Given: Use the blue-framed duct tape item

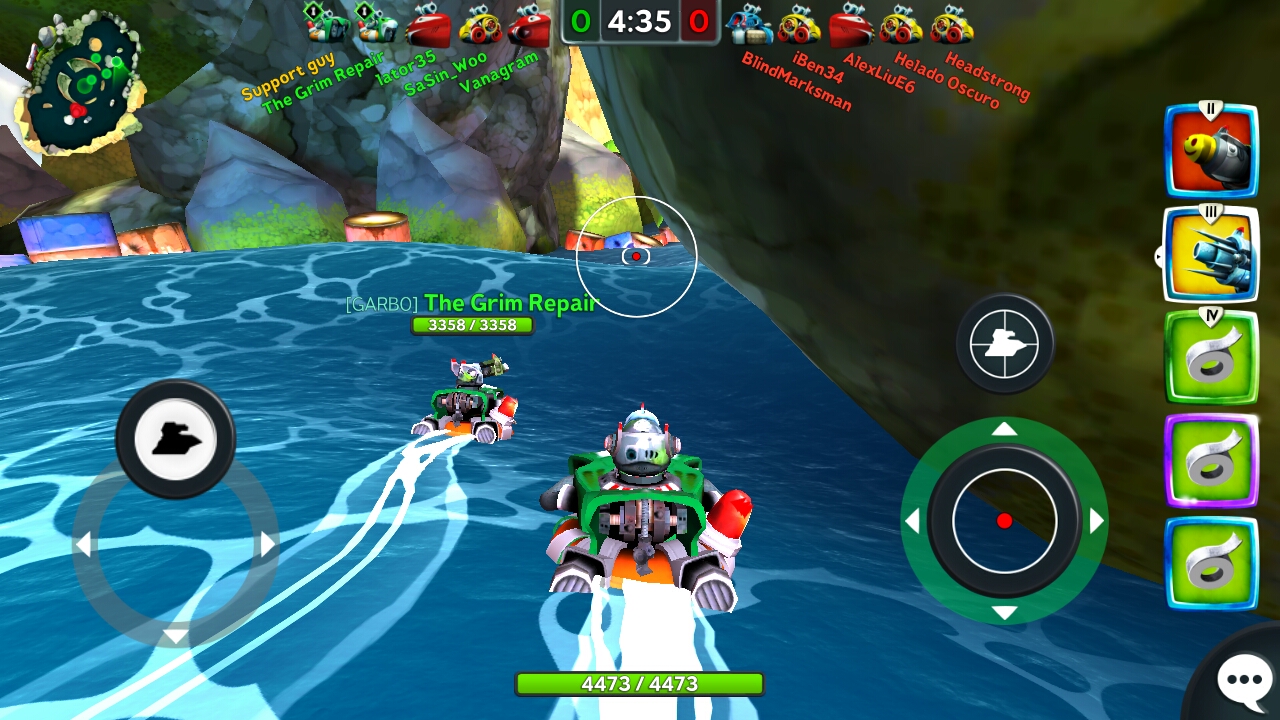Looking at the screenshot, I should (1211, 564).
